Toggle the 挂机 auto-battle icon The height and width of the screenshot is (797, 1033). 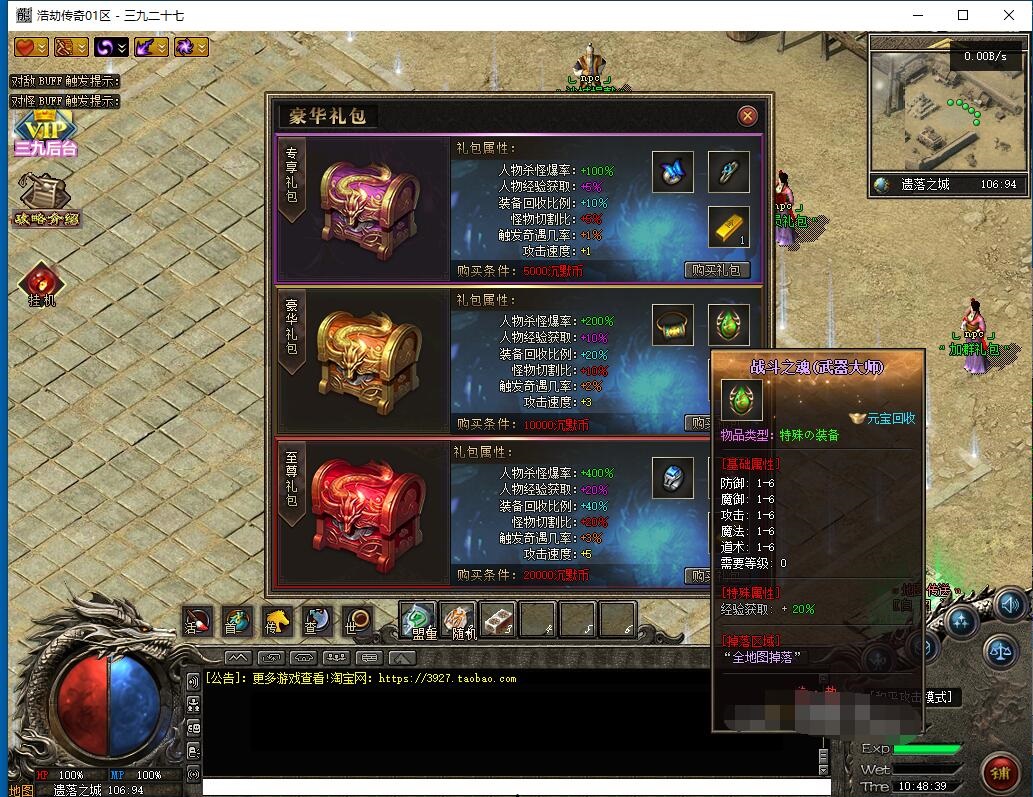pyautogui.click(x=41, y=285)
